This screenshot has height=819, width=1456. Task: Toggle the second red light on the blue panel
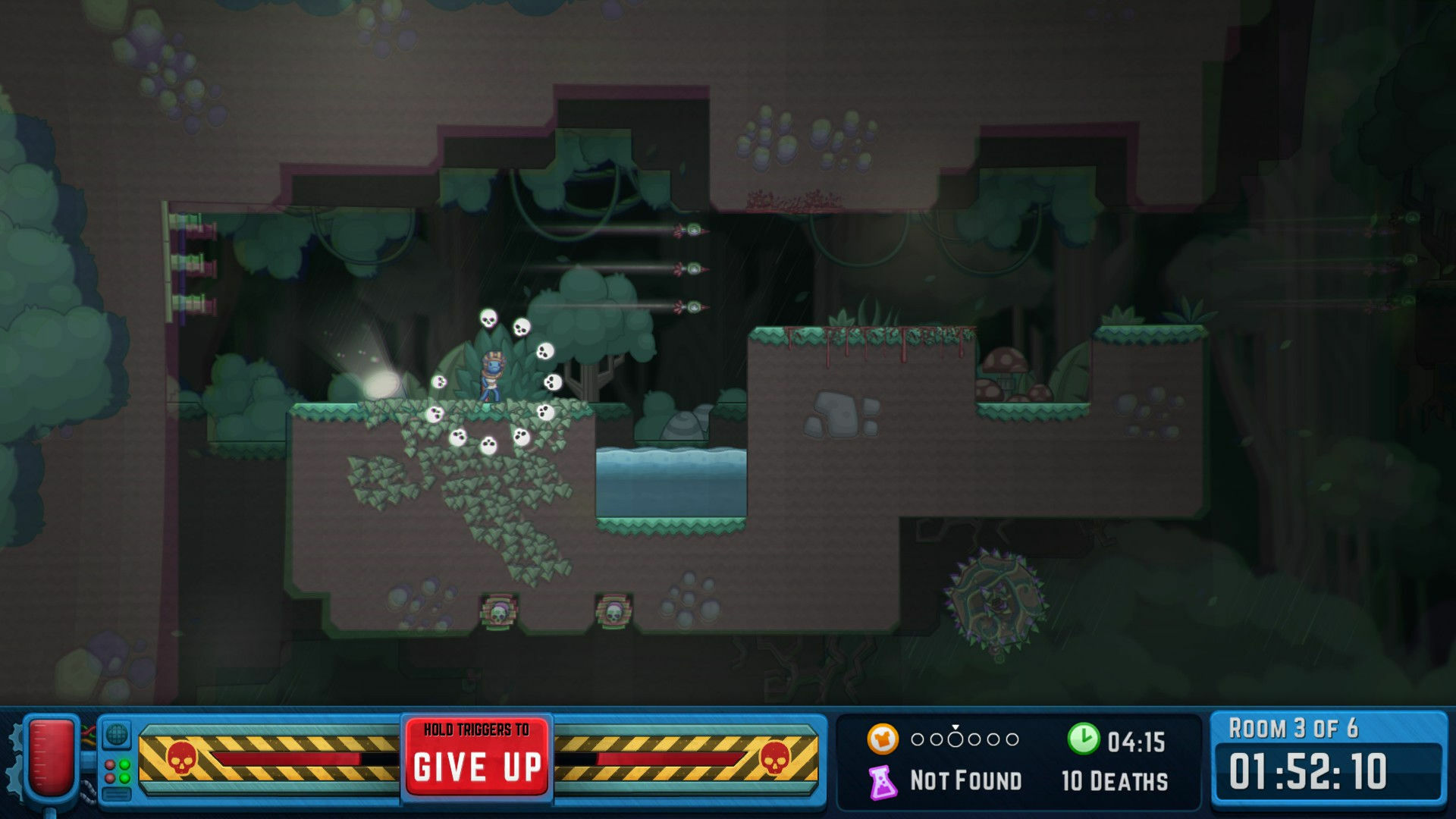pyautogui.click(x=110, y=777)
